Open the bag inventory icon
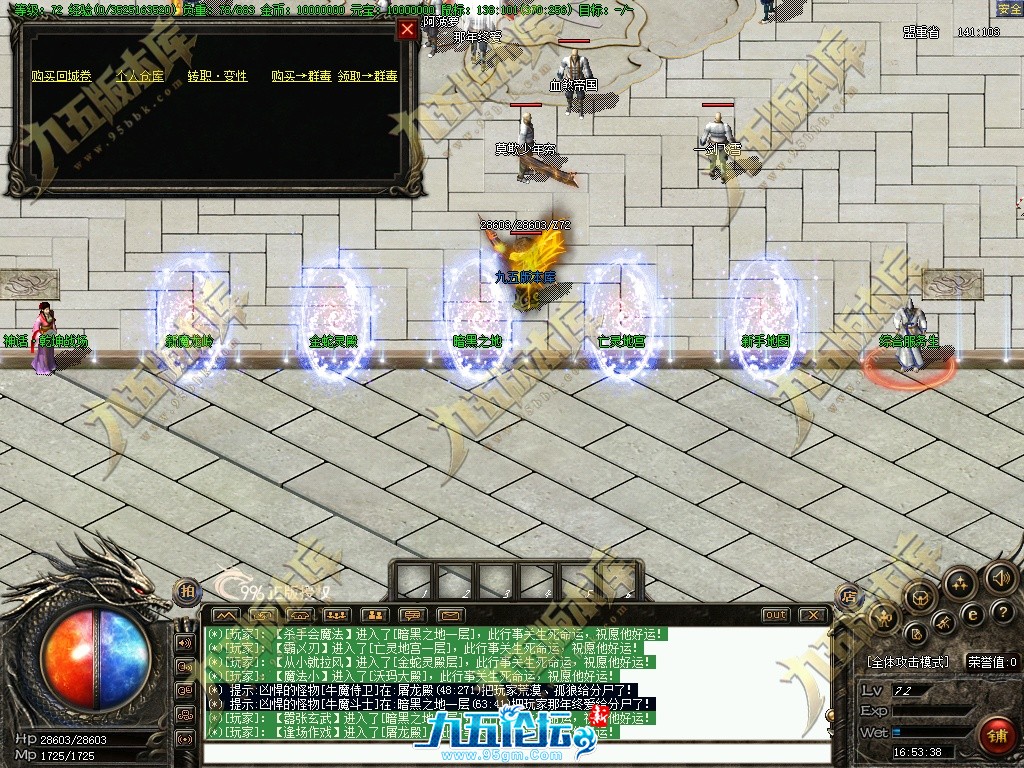 (920, 597)
